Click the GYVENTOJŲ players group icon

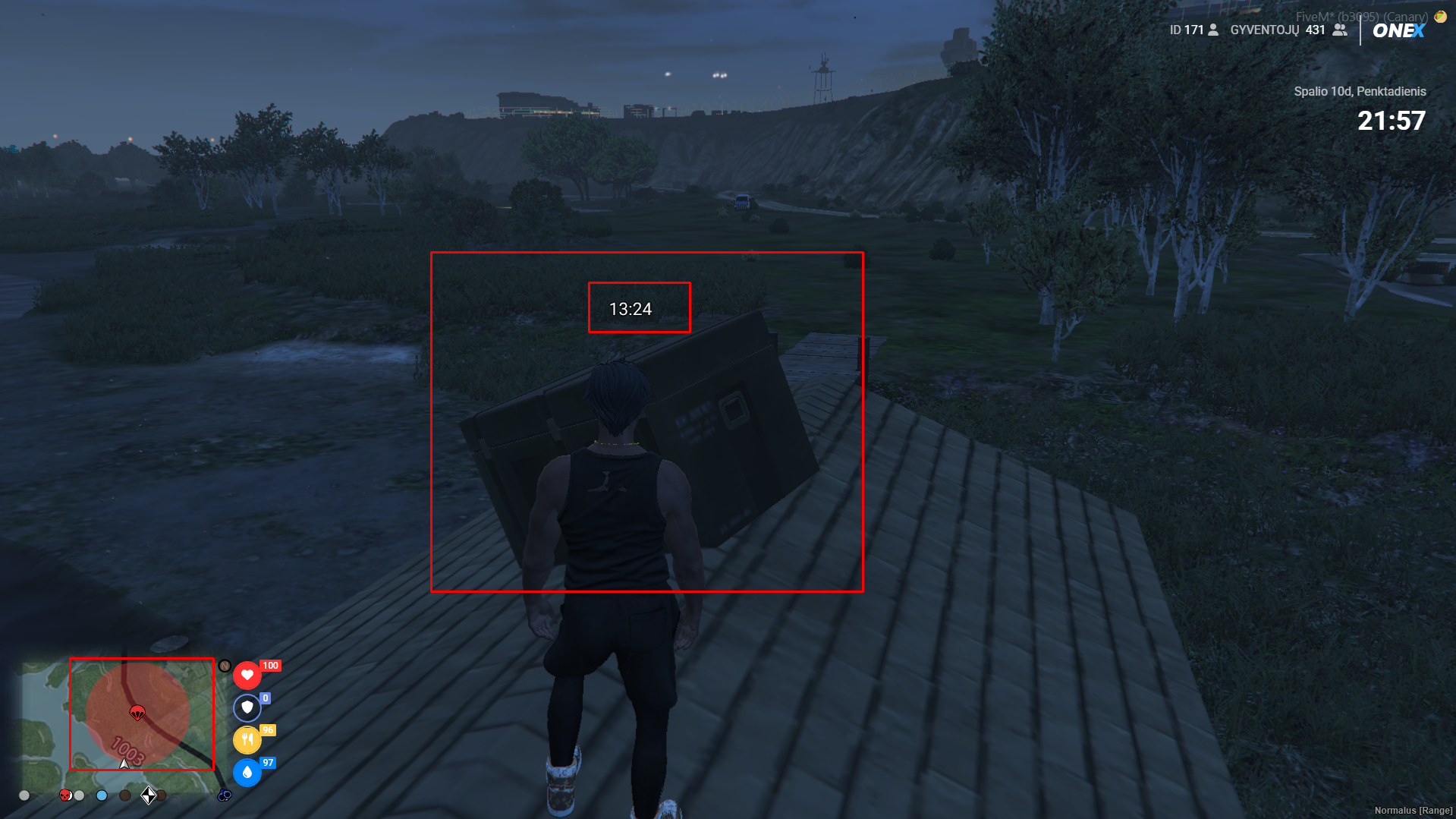click(1340, 30)
